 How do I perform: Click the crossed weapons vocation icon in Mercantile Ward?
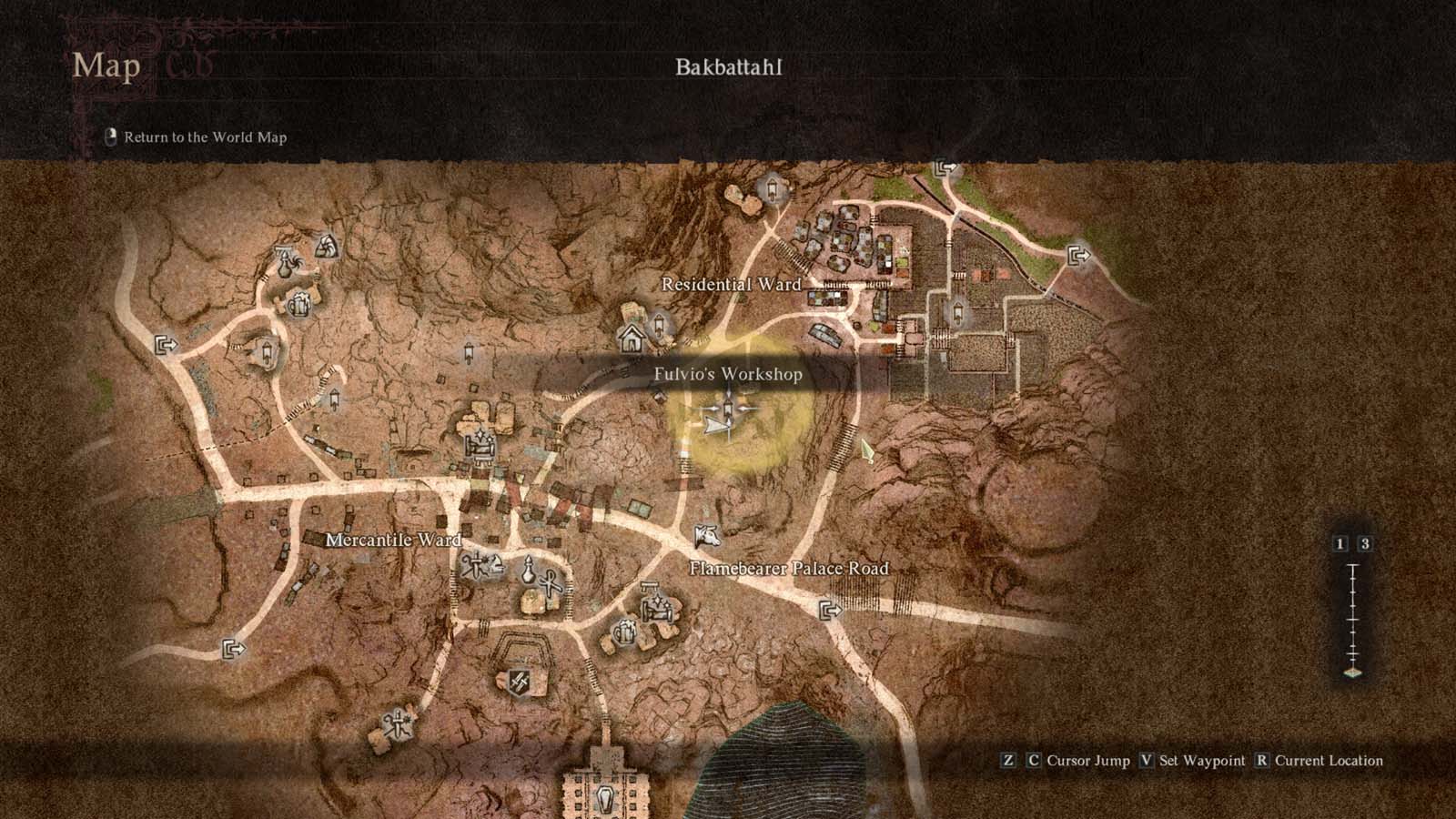pyautogui.click(x=481, y=563)
